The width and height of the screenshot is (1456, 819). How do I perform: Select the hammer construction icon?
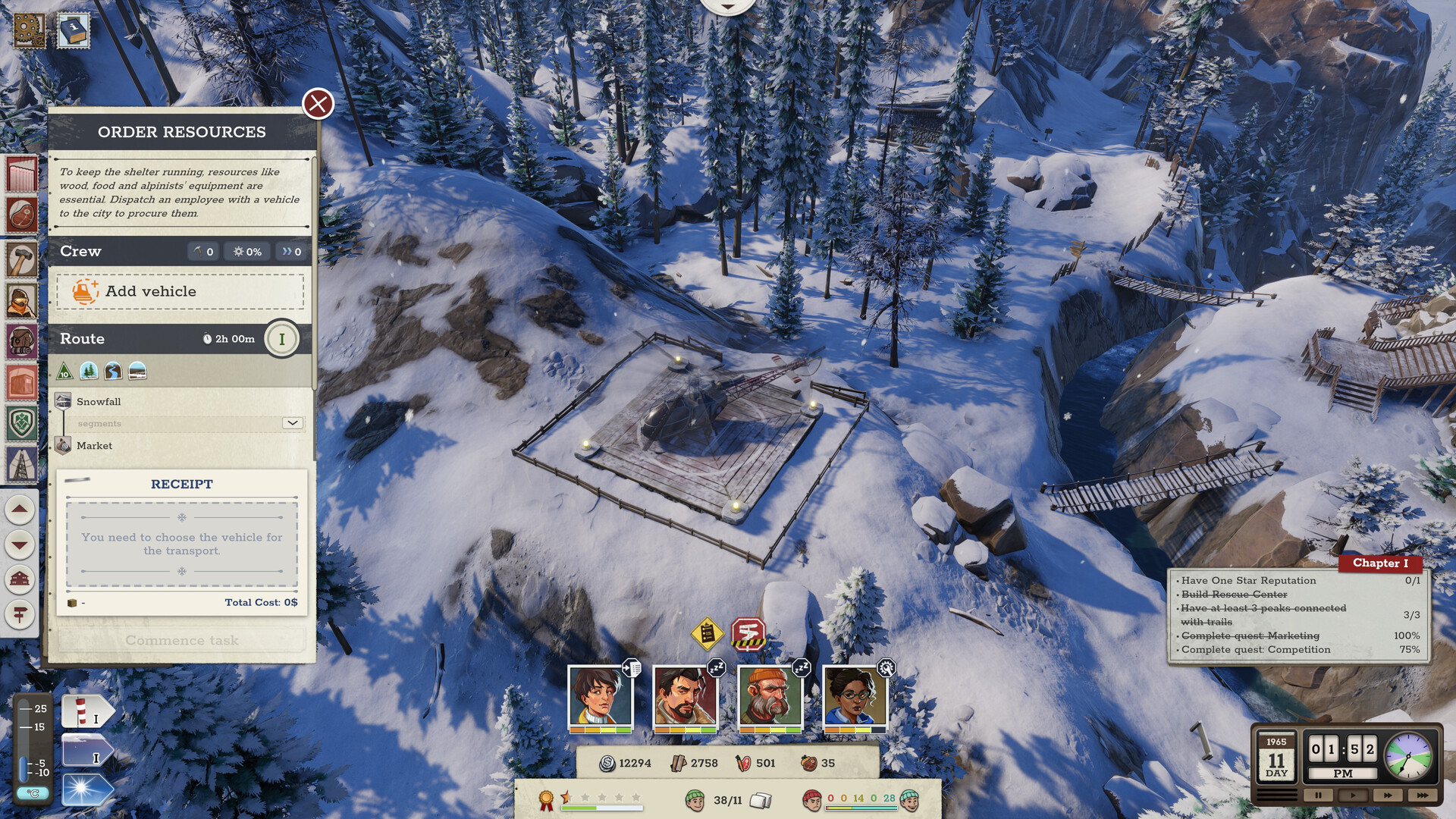pyautogui.click(x=20, y=259)
